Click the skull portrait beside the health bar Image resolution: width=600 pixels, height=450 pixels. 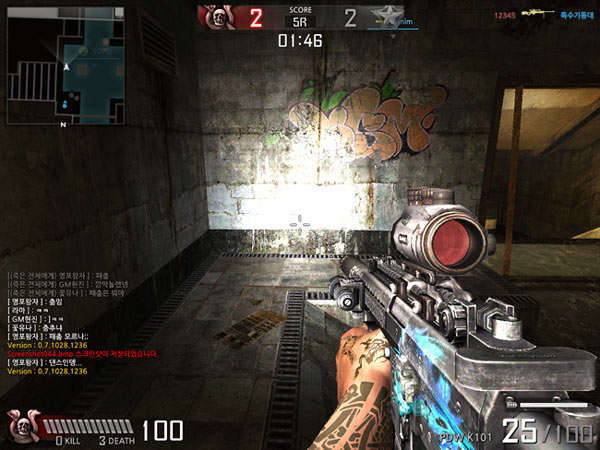tap(20, 424)
